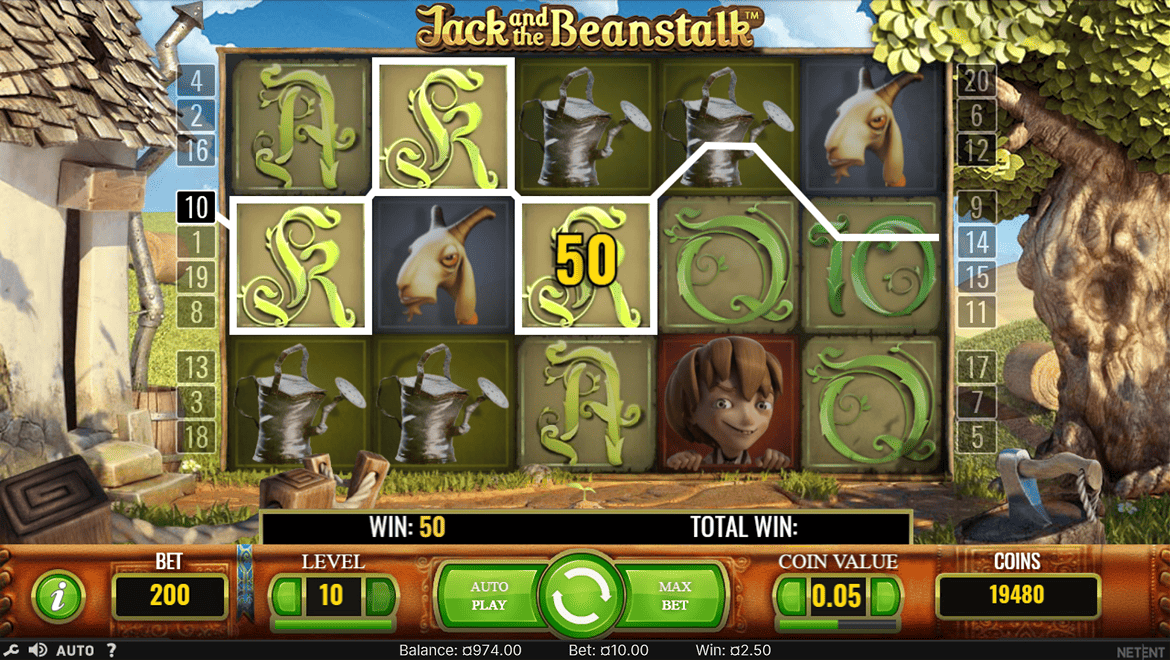Raise the Coin Value
The image size is (1170, 660).
pyautogui.click(x=884, y=597)
